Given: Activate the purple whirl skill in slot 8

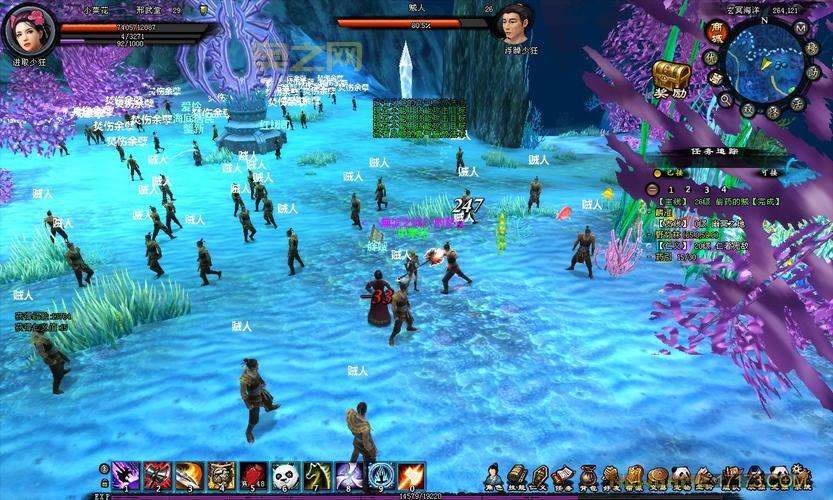Looking at the screenshot, I should point(349,475).
